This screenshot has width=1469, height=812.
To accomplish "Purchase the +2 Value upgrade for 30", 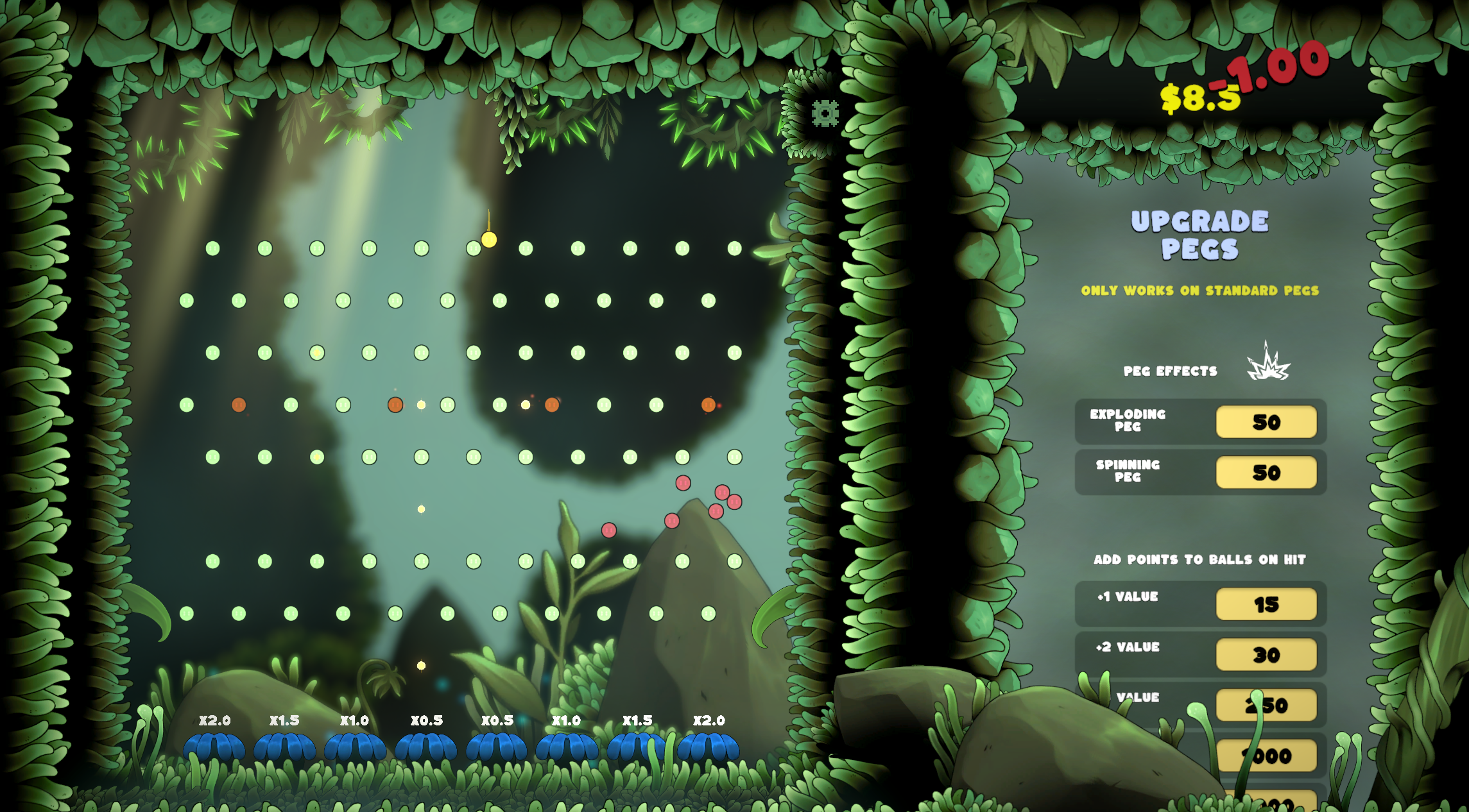I will (1266, 655).
